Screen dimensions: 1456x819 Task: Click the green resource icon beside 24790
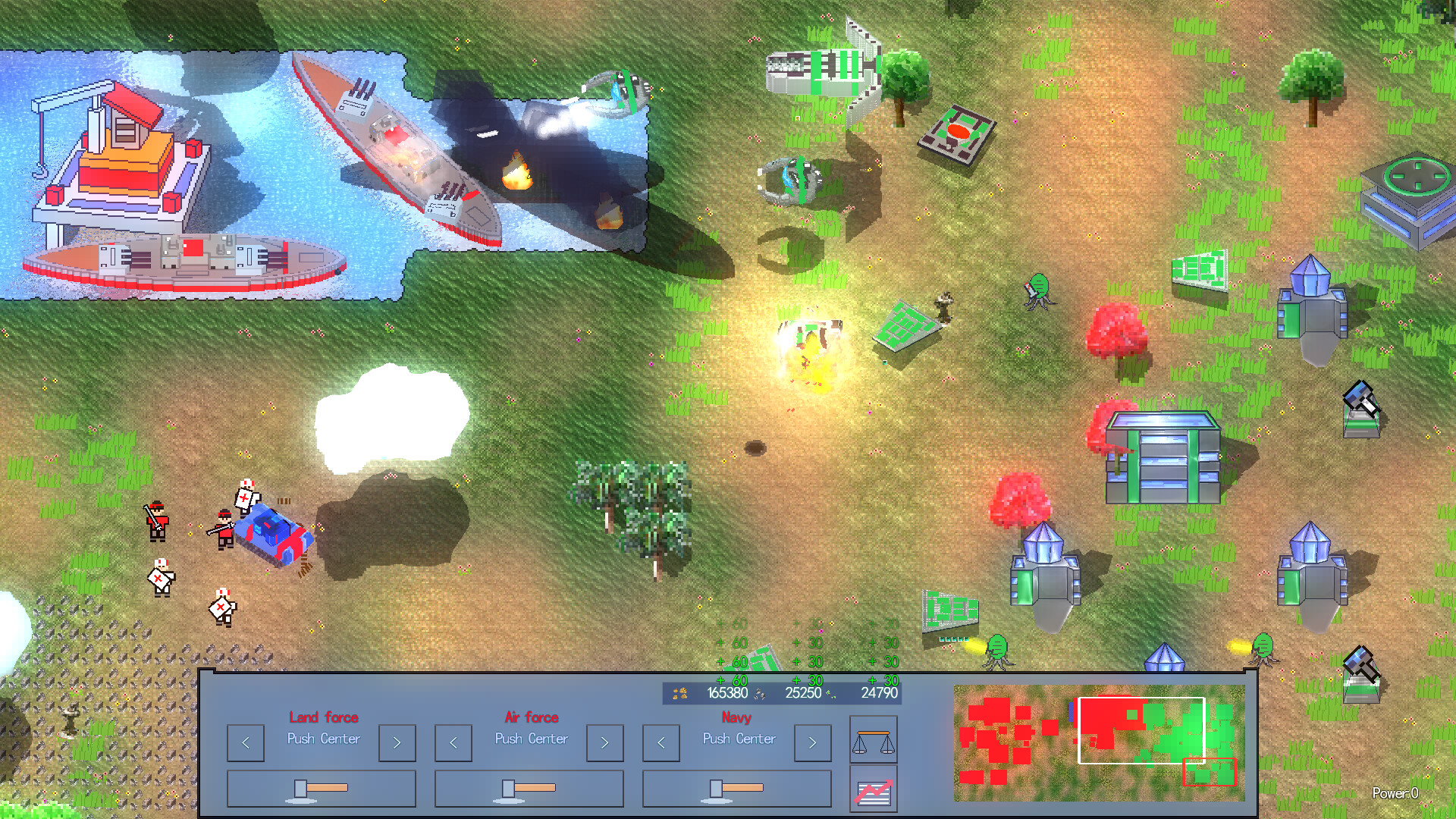[830, 694]
